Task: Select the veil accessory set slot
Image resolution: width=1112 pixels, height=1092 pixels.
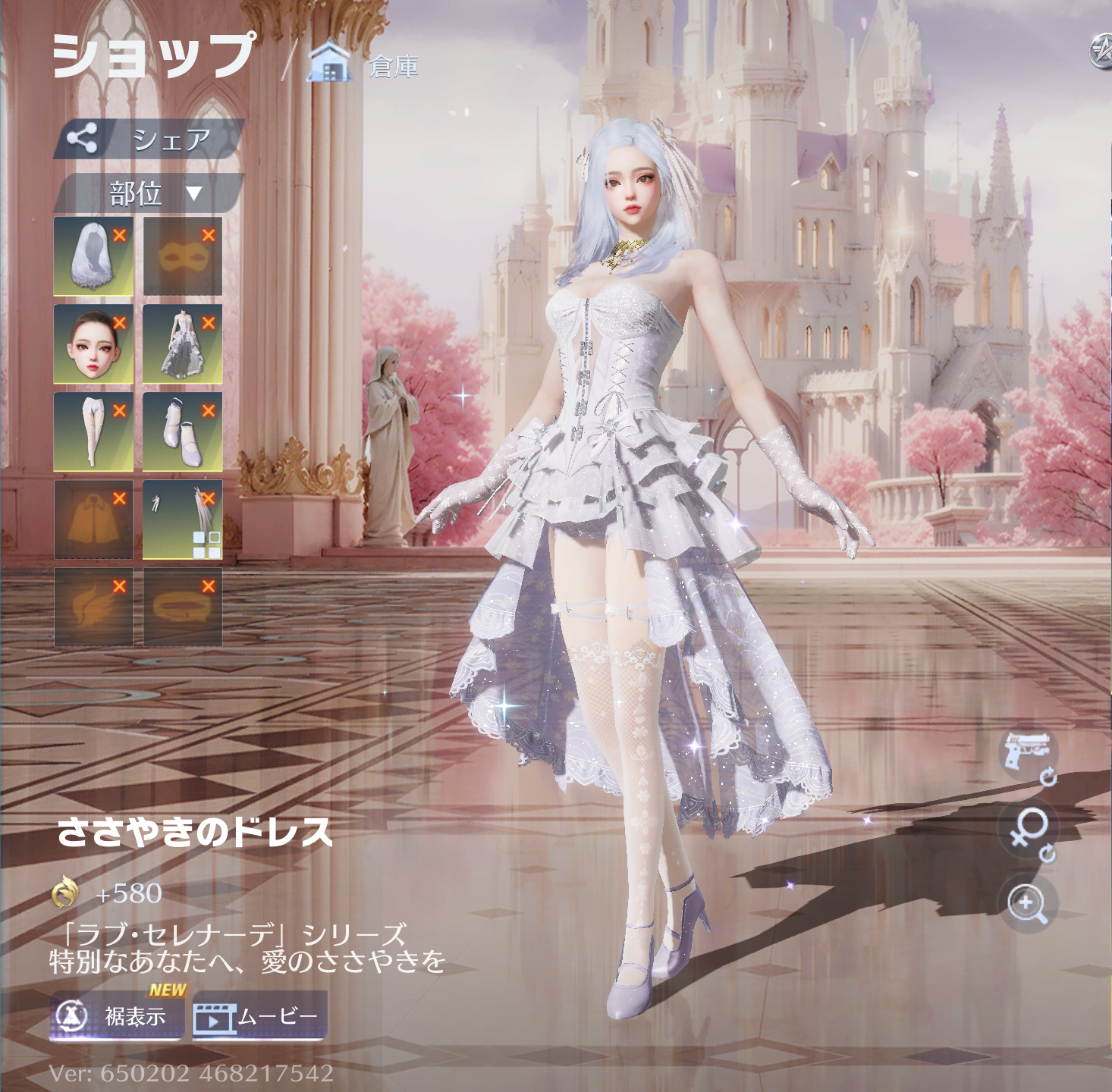Action: (x=182, y=519)
